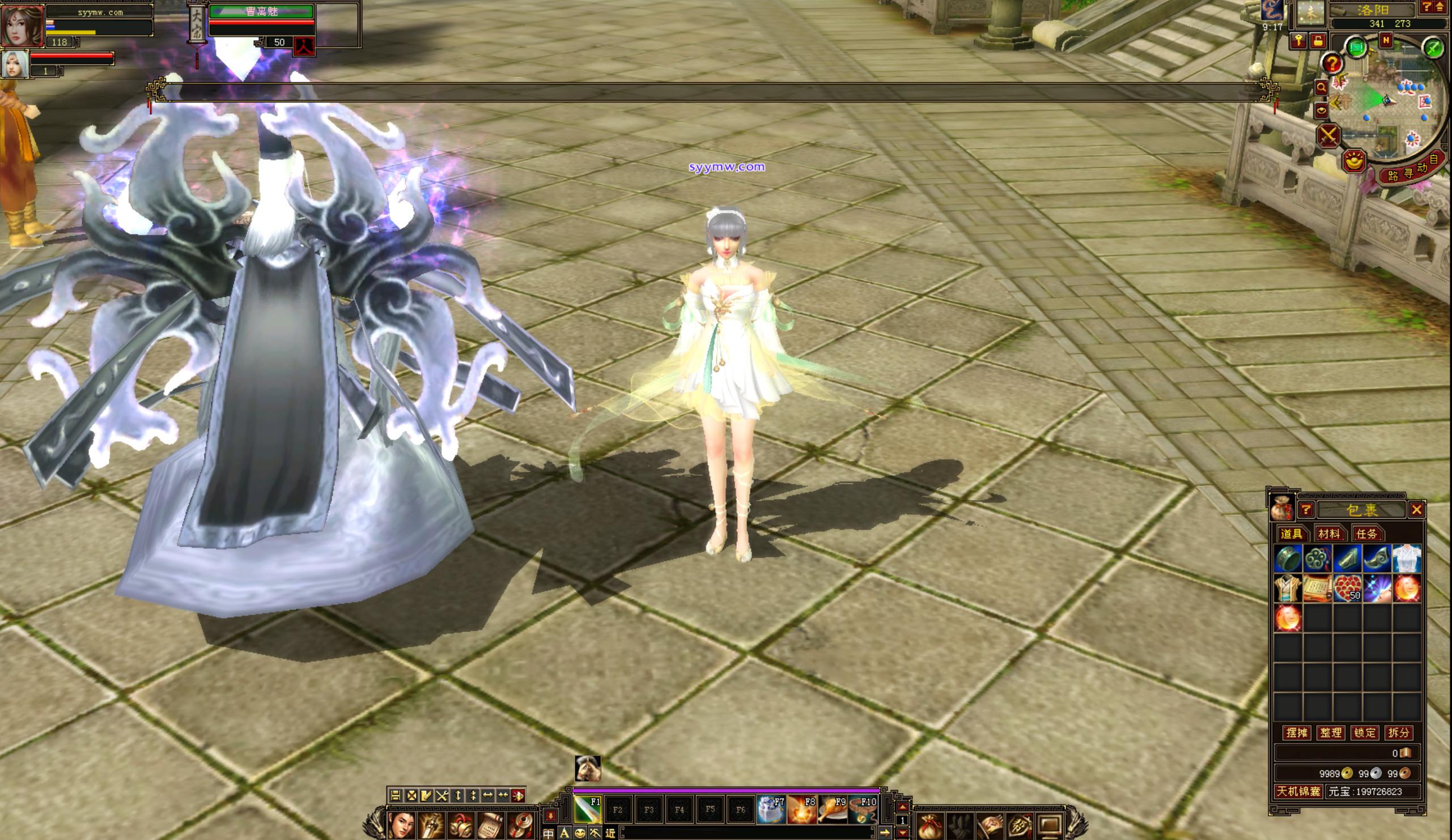Select the rose heart stack of 50
Screen dimensions: 1452x840
tap(1347, 589)
